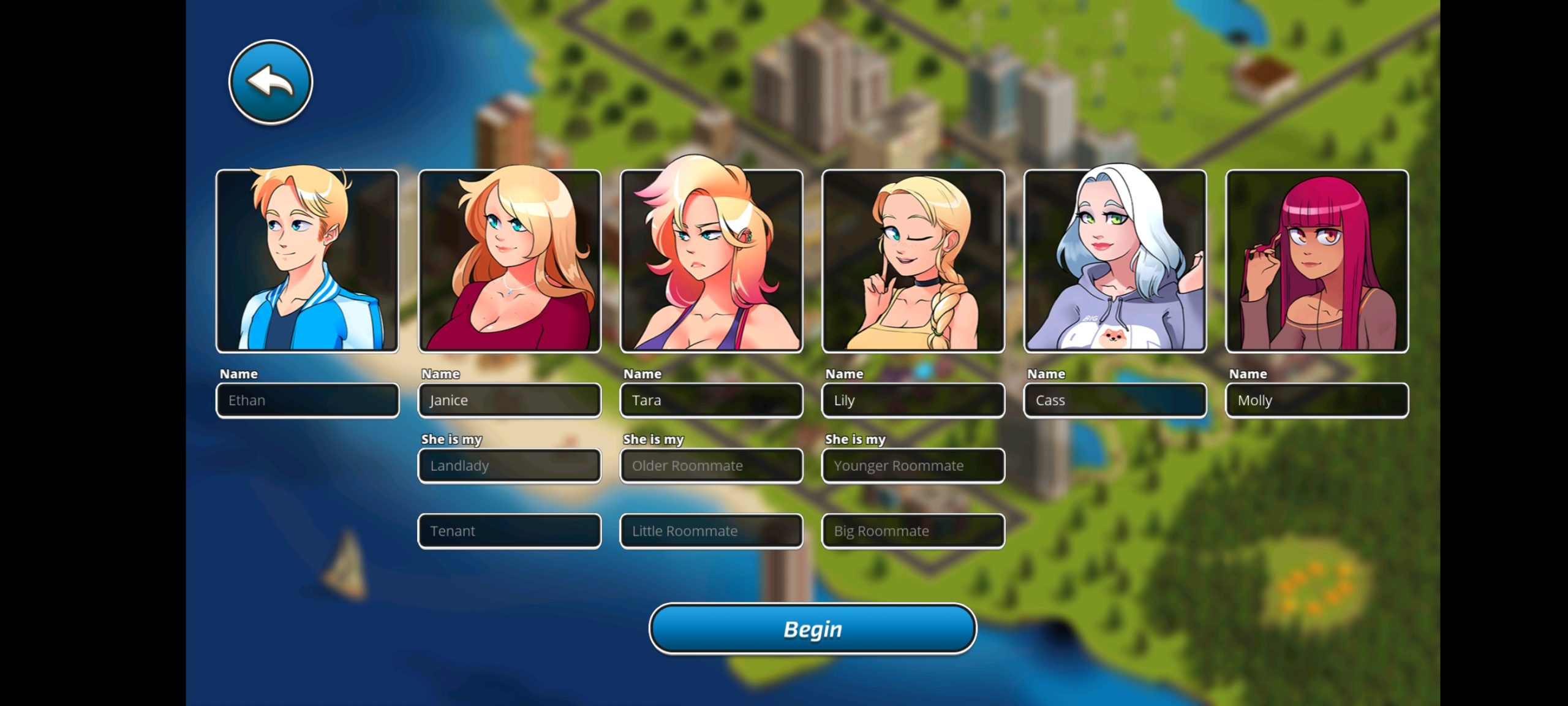Click the blue back arrow button
Viewport: 1568px width, 706px height.
[270, 82]
